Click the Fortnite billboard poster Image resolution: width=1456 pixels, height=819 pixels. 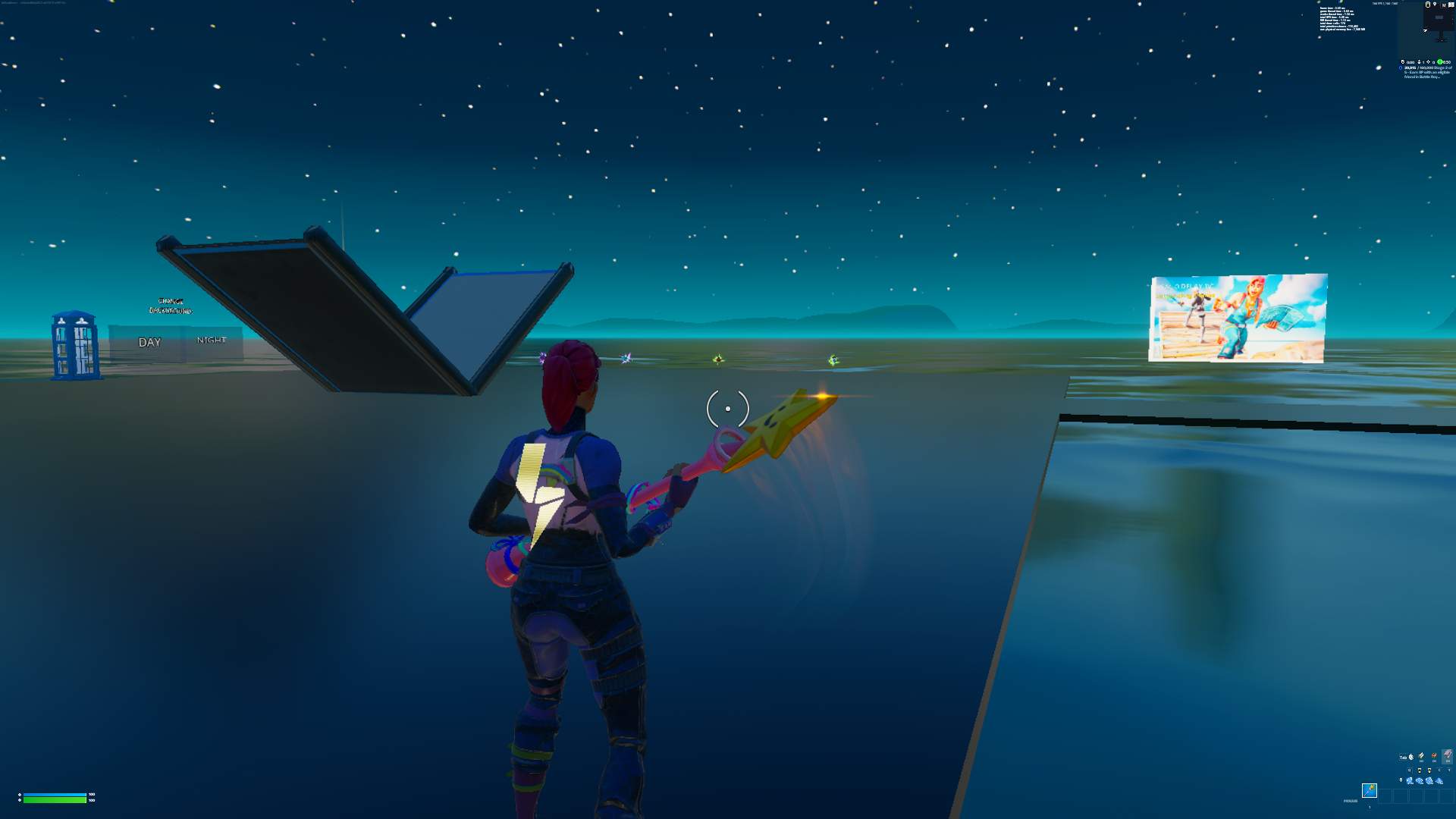1238,318
